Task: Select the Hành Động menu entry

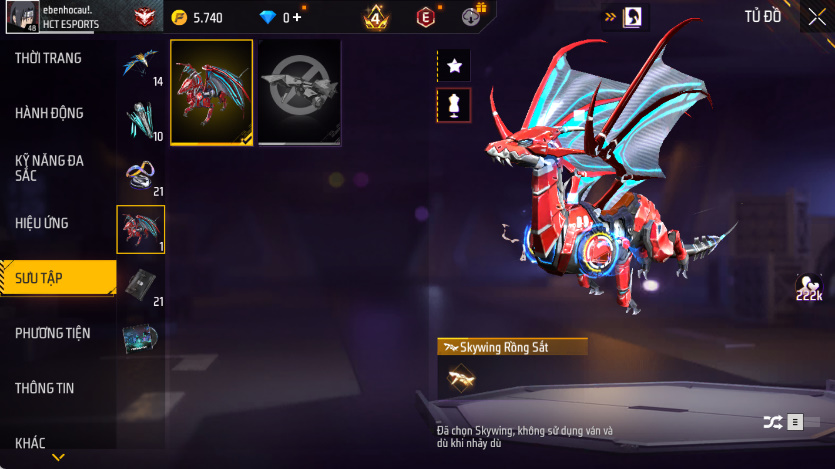Action: 49,113
